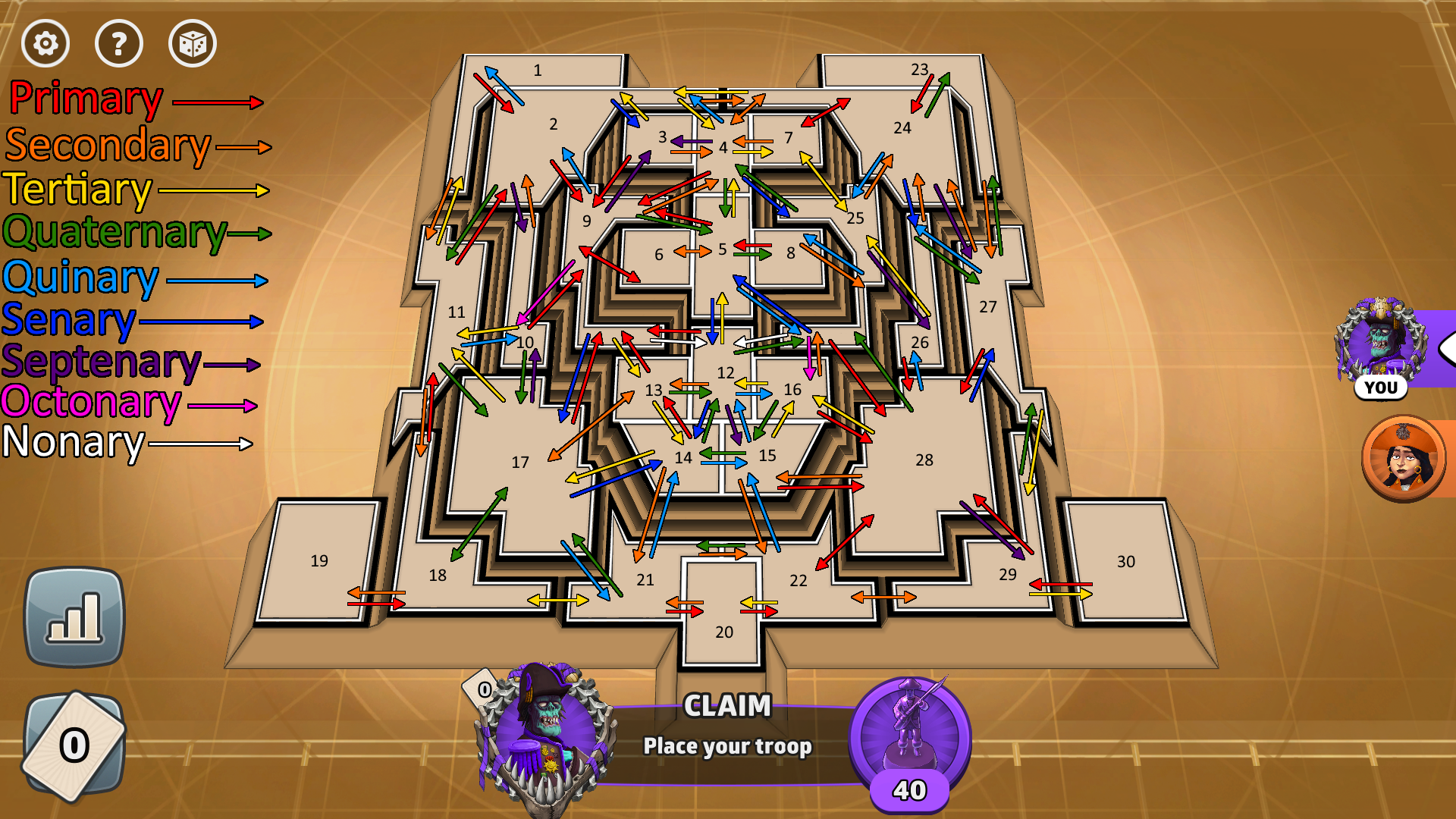The width and height of the screenshot is (1456, 819).
Task: Place a troop on territory 28
Action: pyautogui.click(x=924, y=460)
